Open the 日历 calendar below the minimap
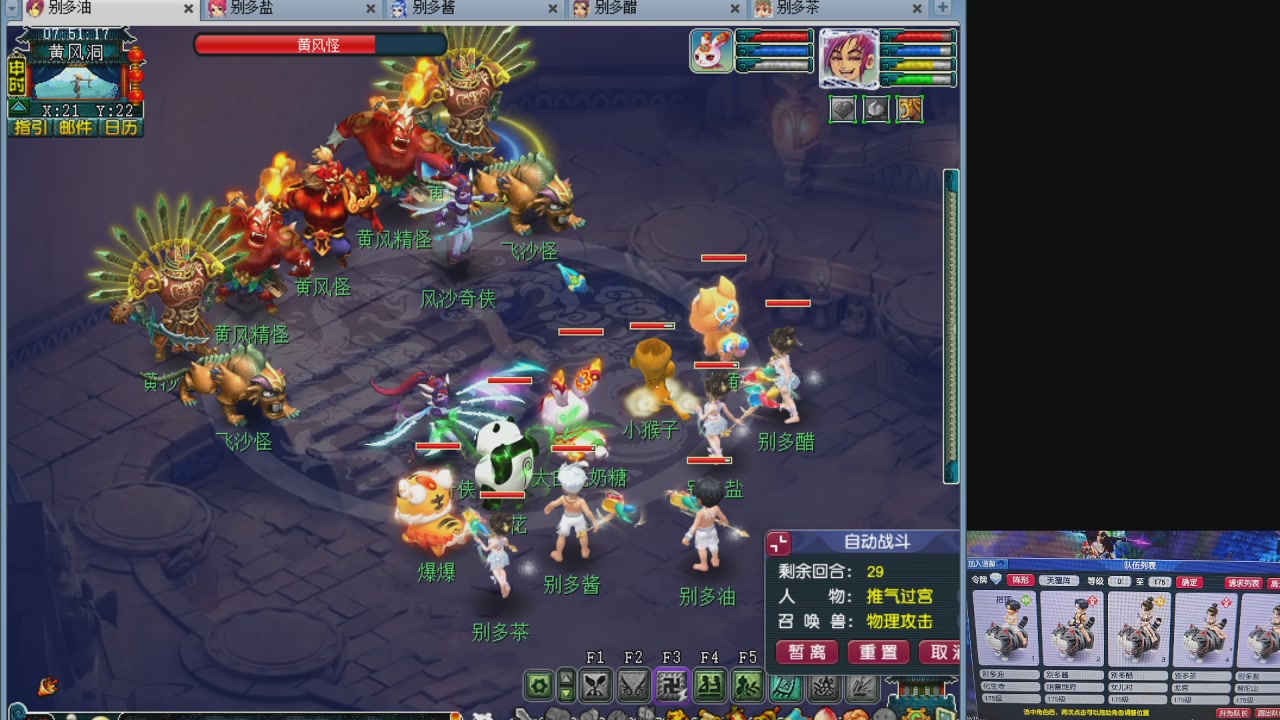Image resolution: width=1280 pixels, height=720 pixels. tap(122, 127)
